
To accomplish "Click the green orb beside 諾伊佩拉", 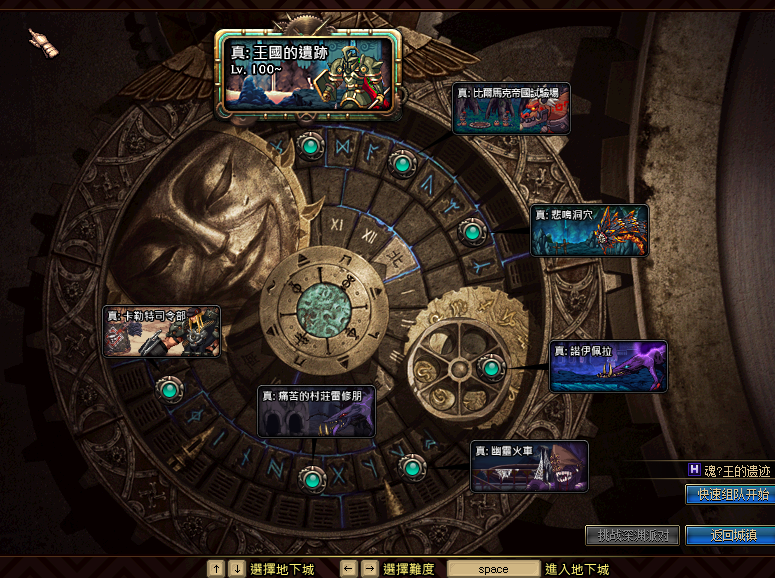I will click(x=491, y=368).
